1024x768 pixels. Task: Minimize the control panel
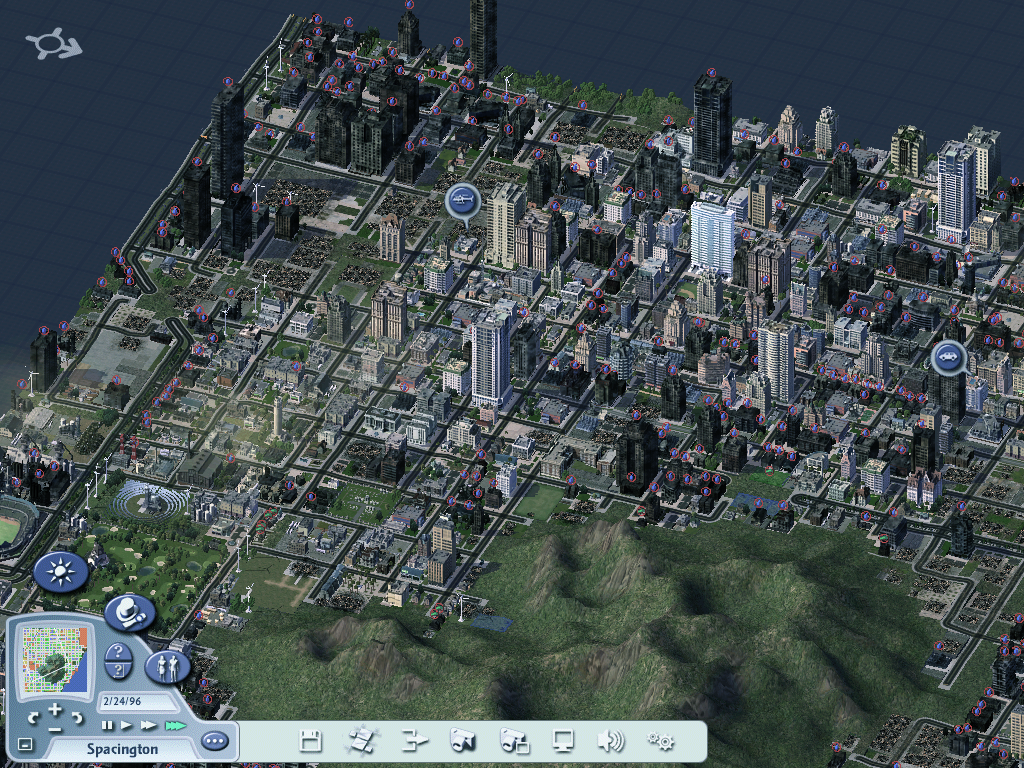pos(25,744)
